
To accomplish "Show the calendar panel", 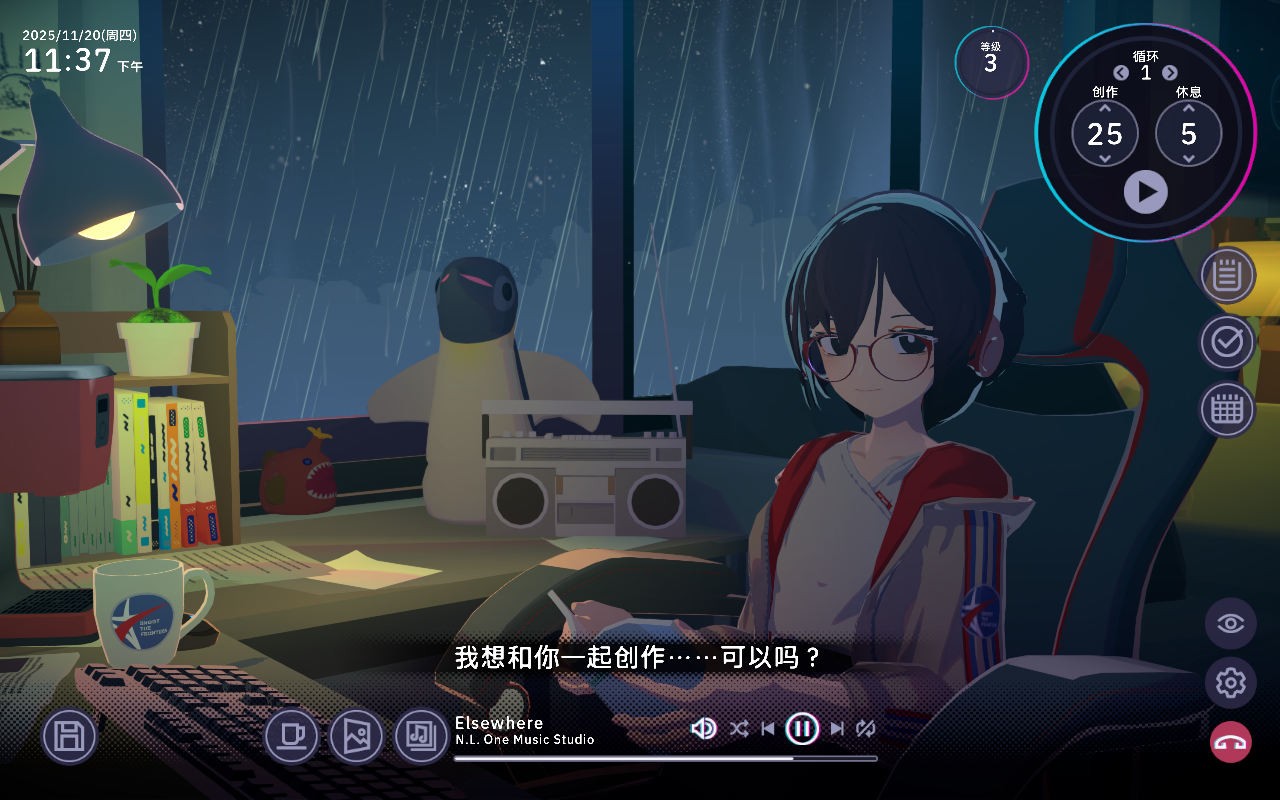I will (1228, 410).
